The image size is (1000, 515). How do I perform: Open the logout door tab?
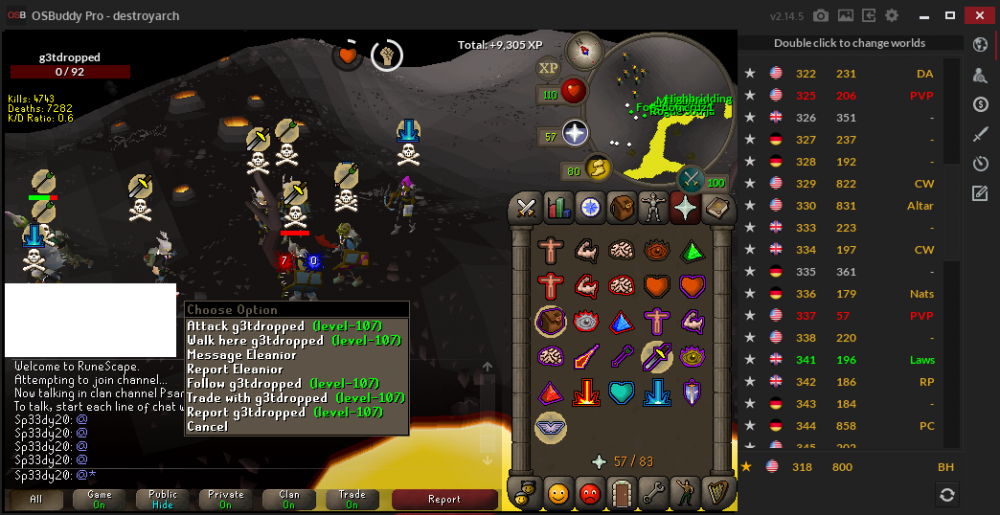click(622, 492)
